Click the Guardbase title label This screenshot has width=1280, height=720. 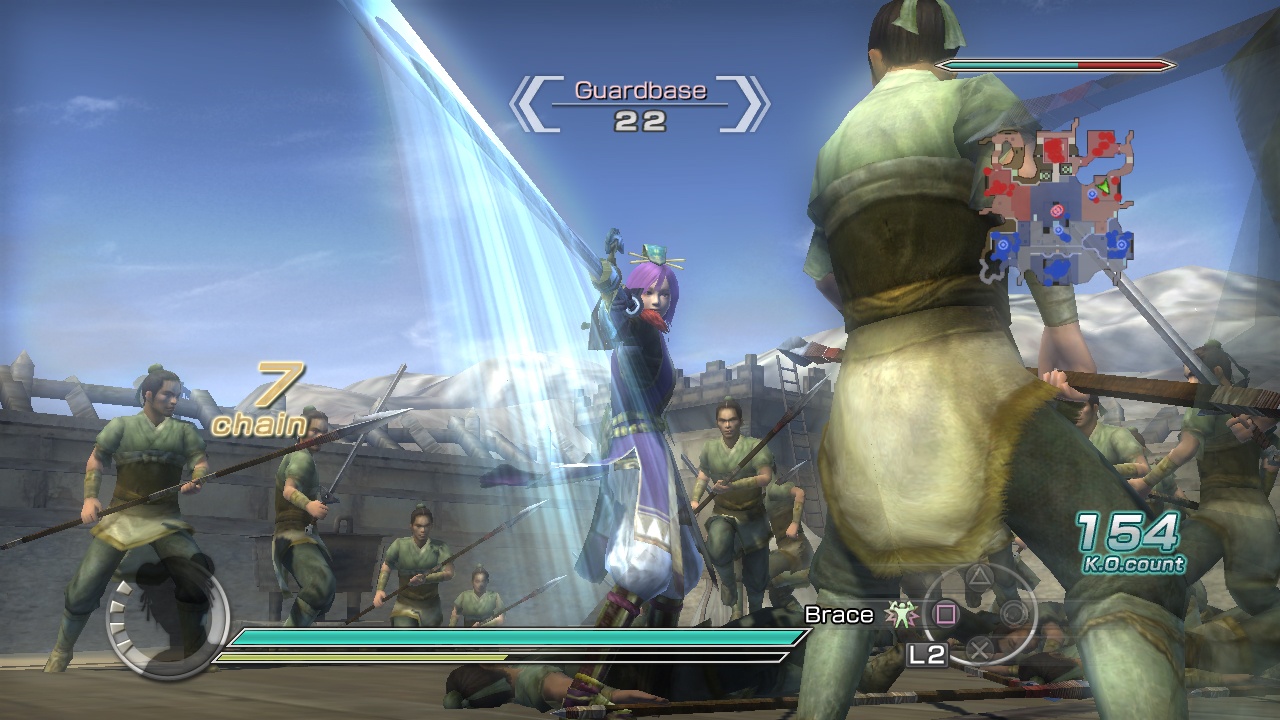640,90
